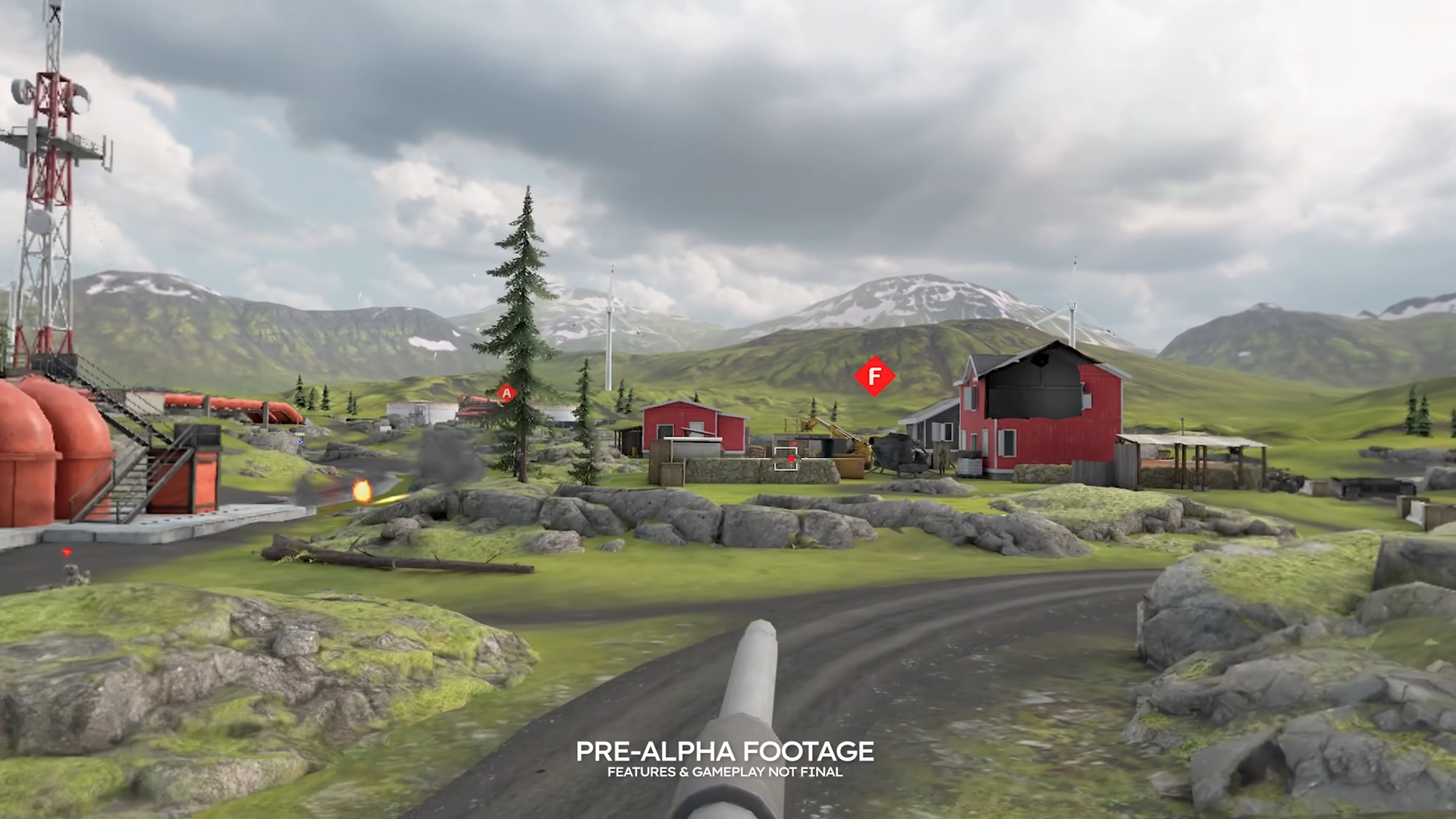Select the red objective A marker
The image size is (1456, 819).
point(507,393)
